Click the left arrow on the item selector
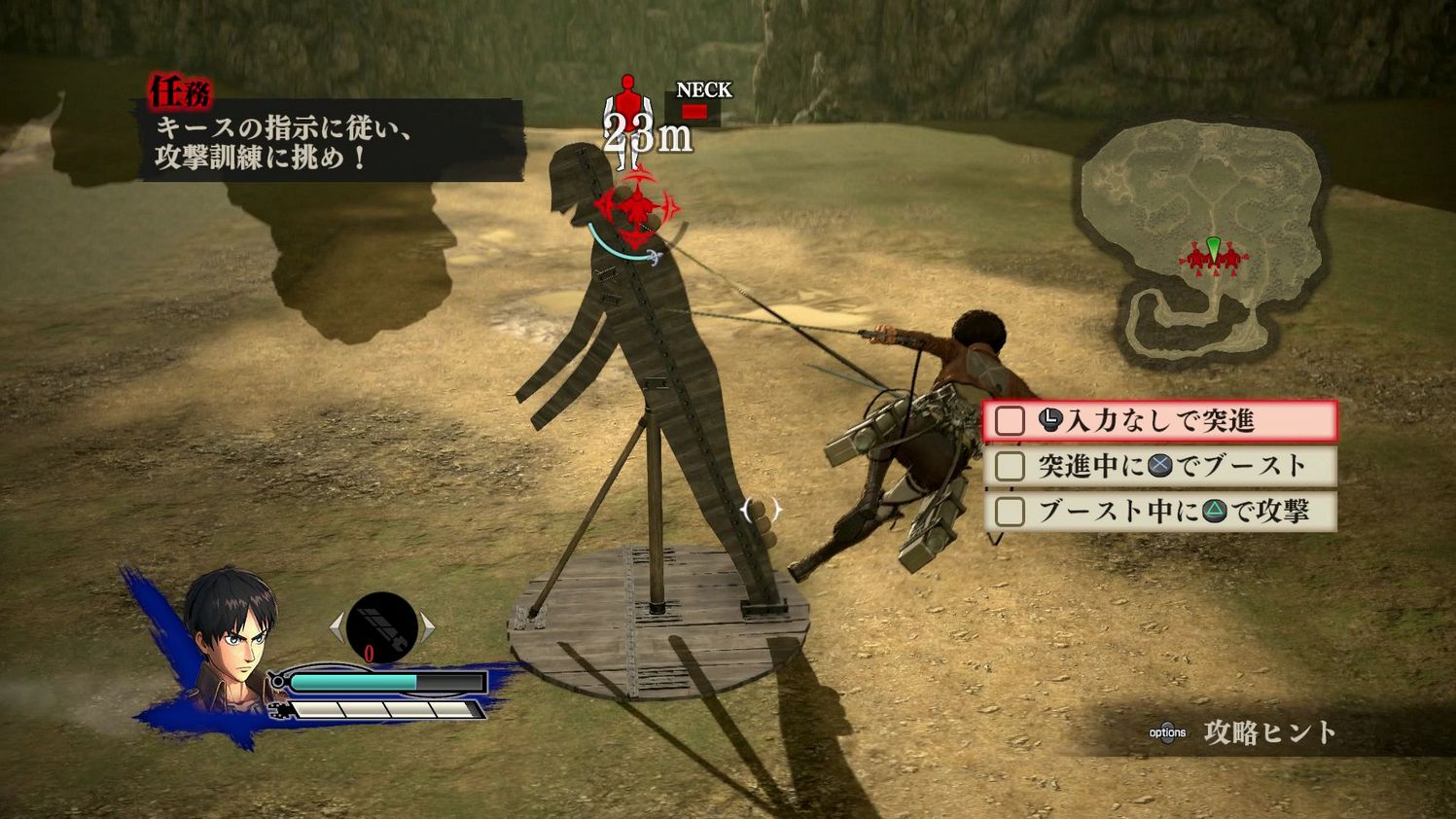This screenshot has height=819, width=1456. pyautogui.click(x=337, y=625)
